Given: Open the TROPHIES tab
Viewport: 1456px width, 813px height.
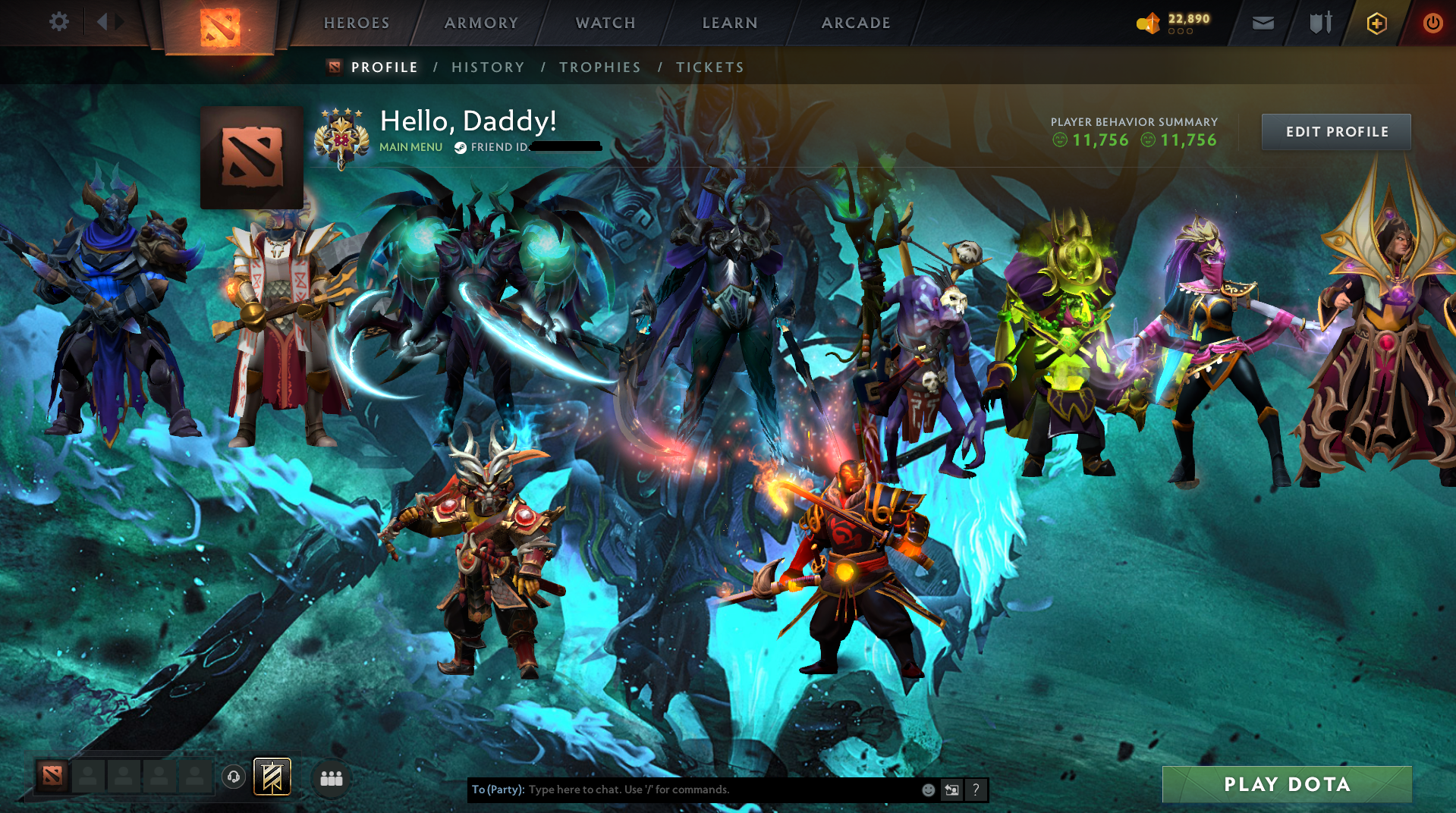Looking at the screenshot, I should pos(599,67).
